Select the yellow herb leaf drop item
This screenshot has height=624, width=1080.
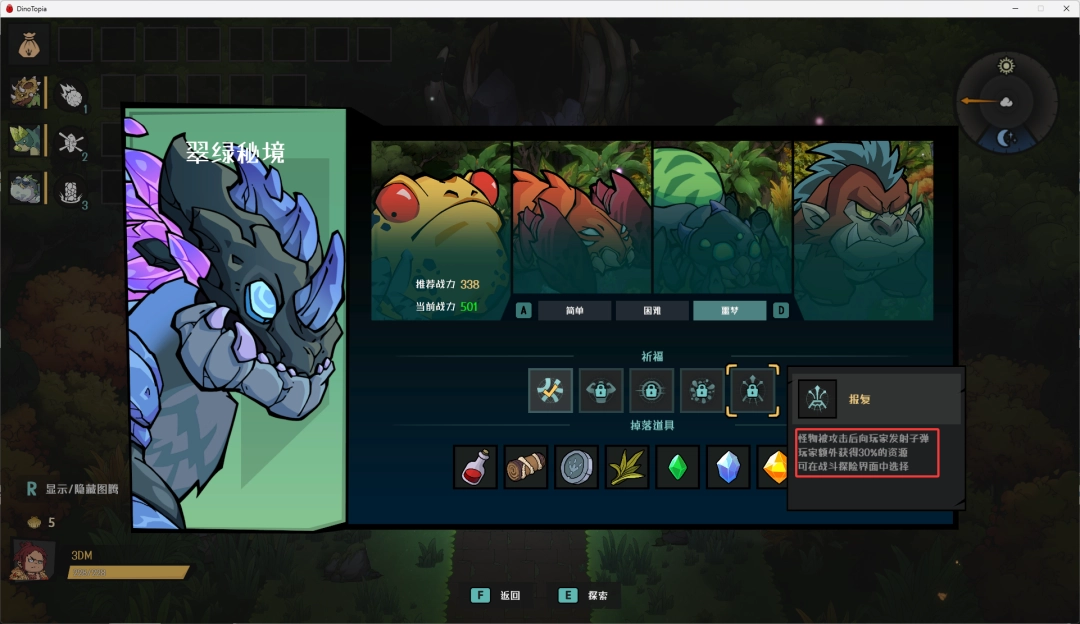[627, 467]
